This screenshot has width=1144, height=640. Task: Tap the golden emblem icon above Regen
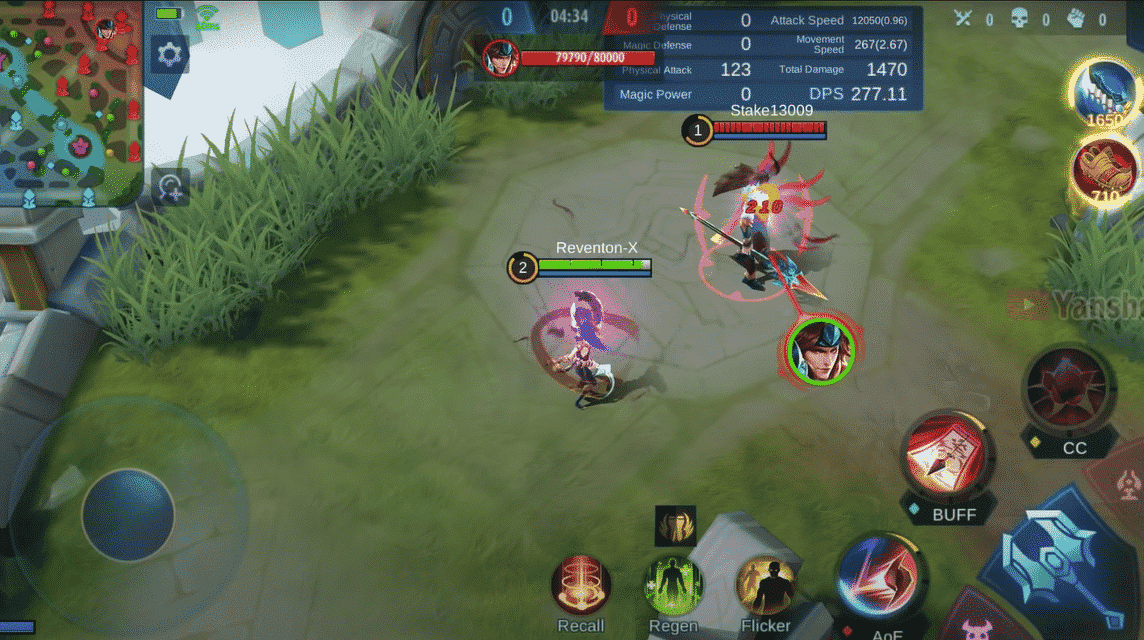click(675, 525)
